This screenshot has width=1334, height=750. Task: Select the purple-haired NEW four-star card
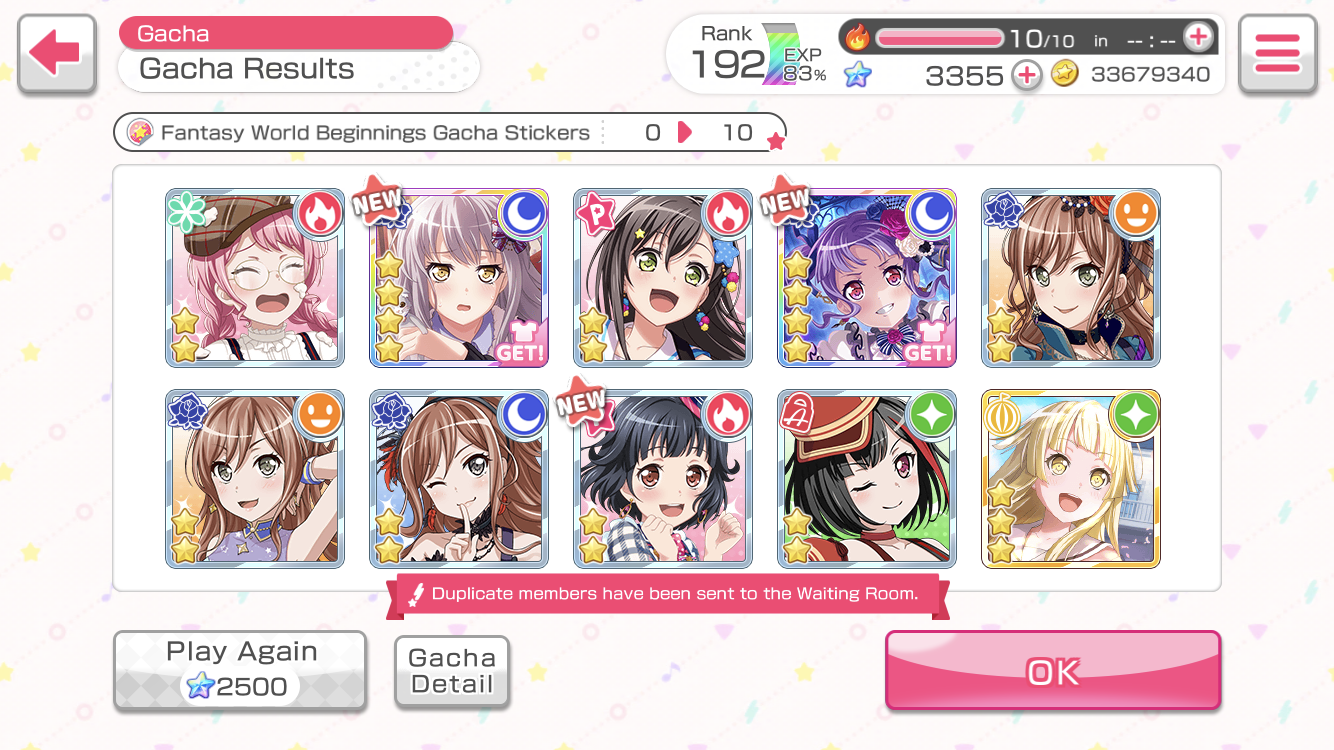click(867, 278)
